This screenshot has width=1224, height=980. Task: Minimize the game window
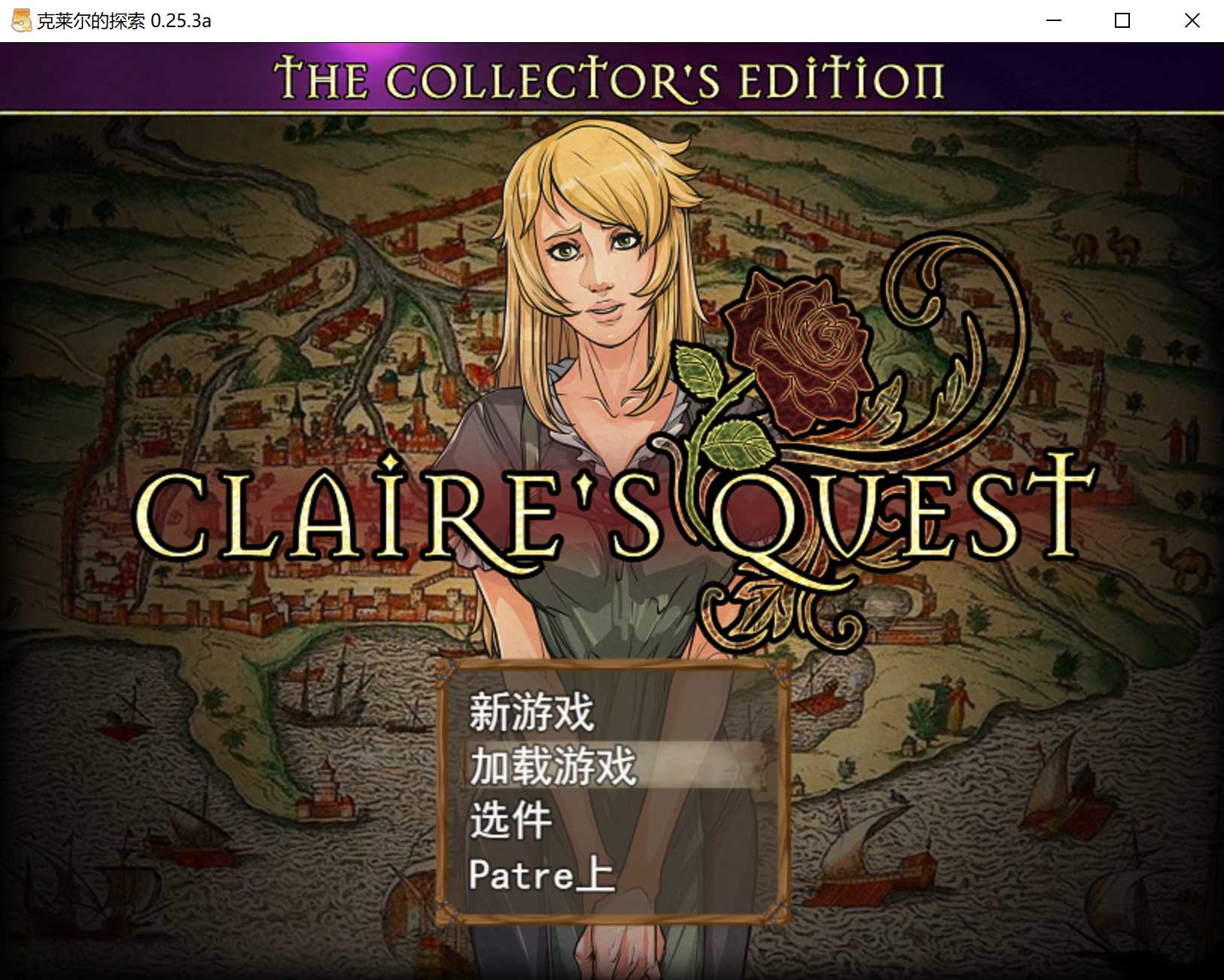click(x=1052, y=20)
